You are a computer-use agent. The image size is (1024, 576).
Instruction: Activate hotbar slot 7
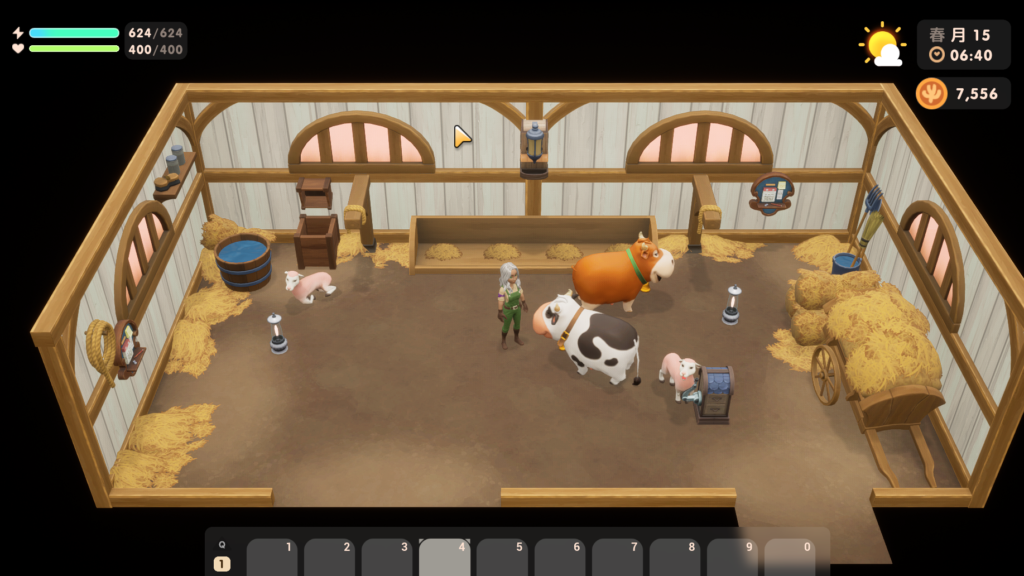point(617,558)
